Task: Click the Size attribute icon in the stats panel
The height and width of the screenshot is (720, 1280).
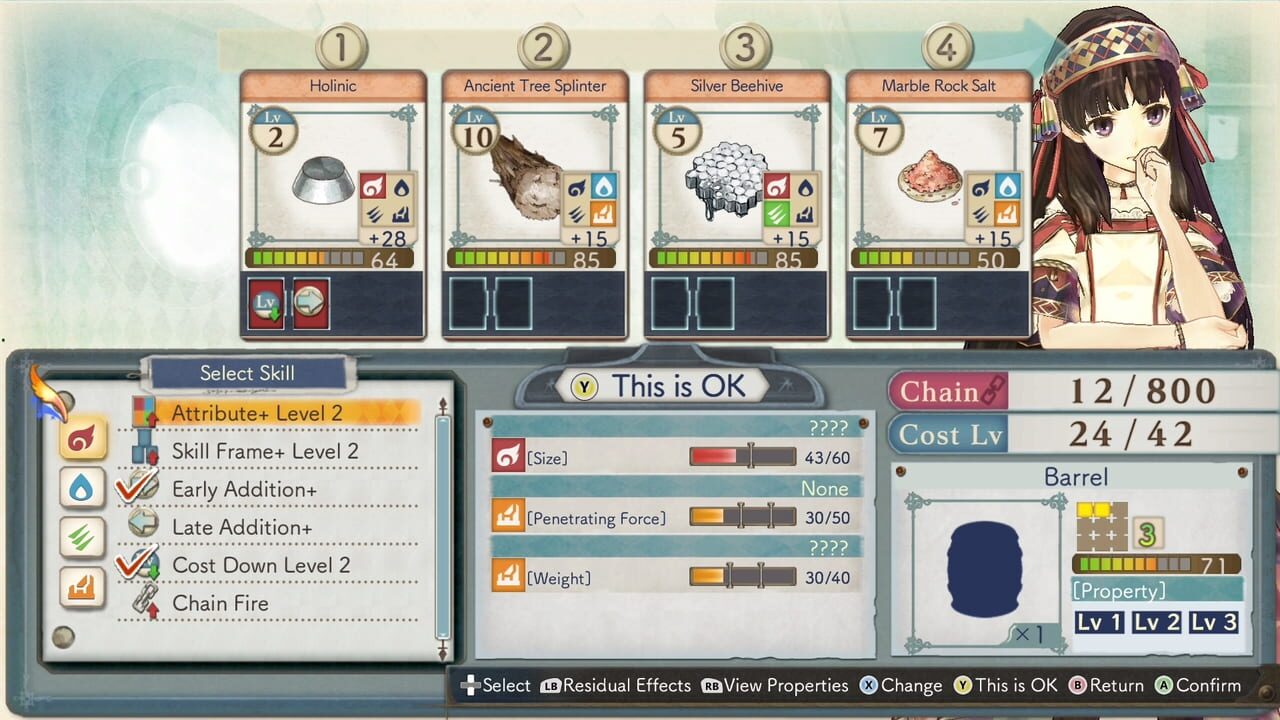Action: coord(510,454)
